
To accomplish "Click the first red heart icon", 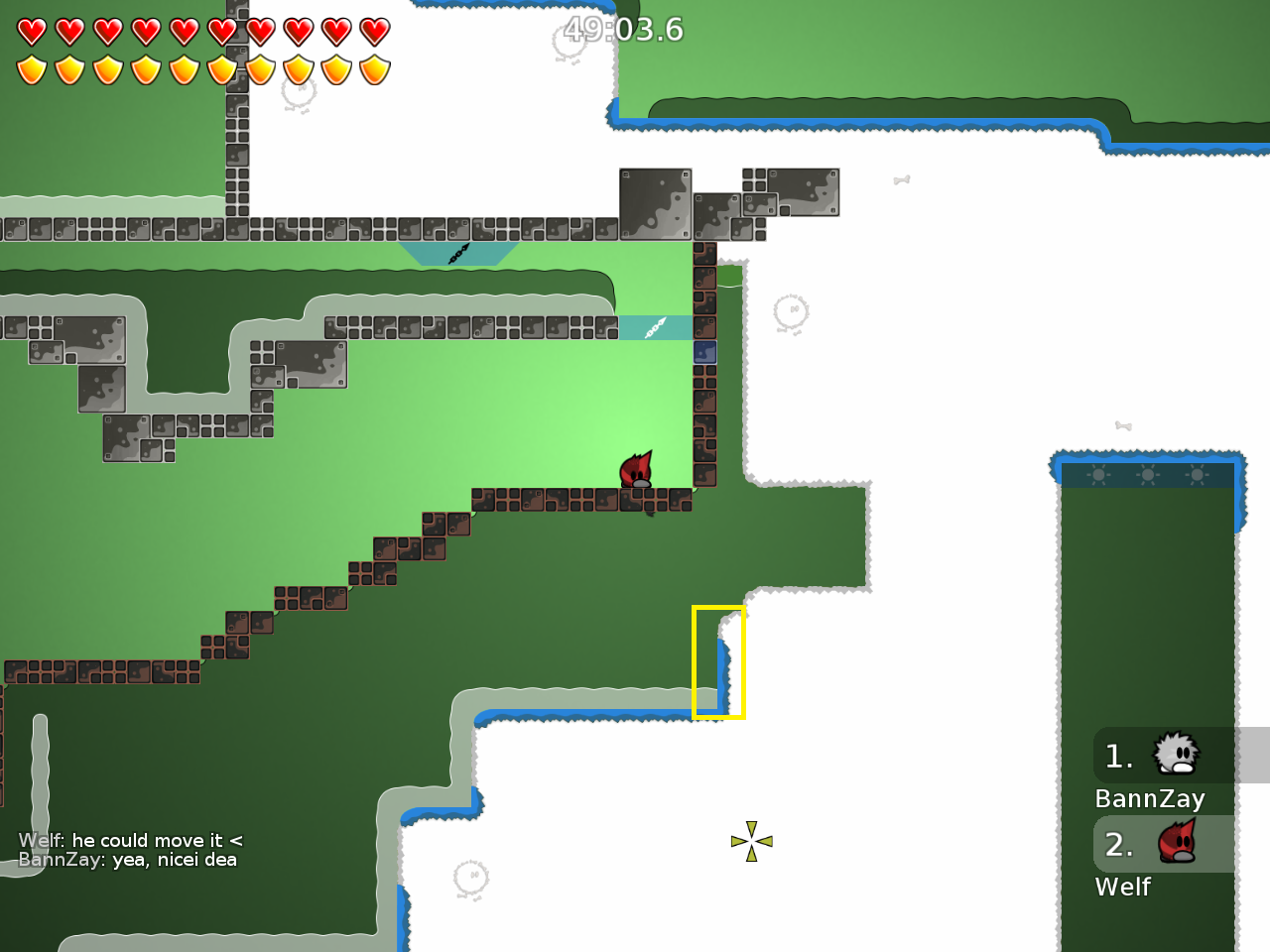I will (30, 31).
